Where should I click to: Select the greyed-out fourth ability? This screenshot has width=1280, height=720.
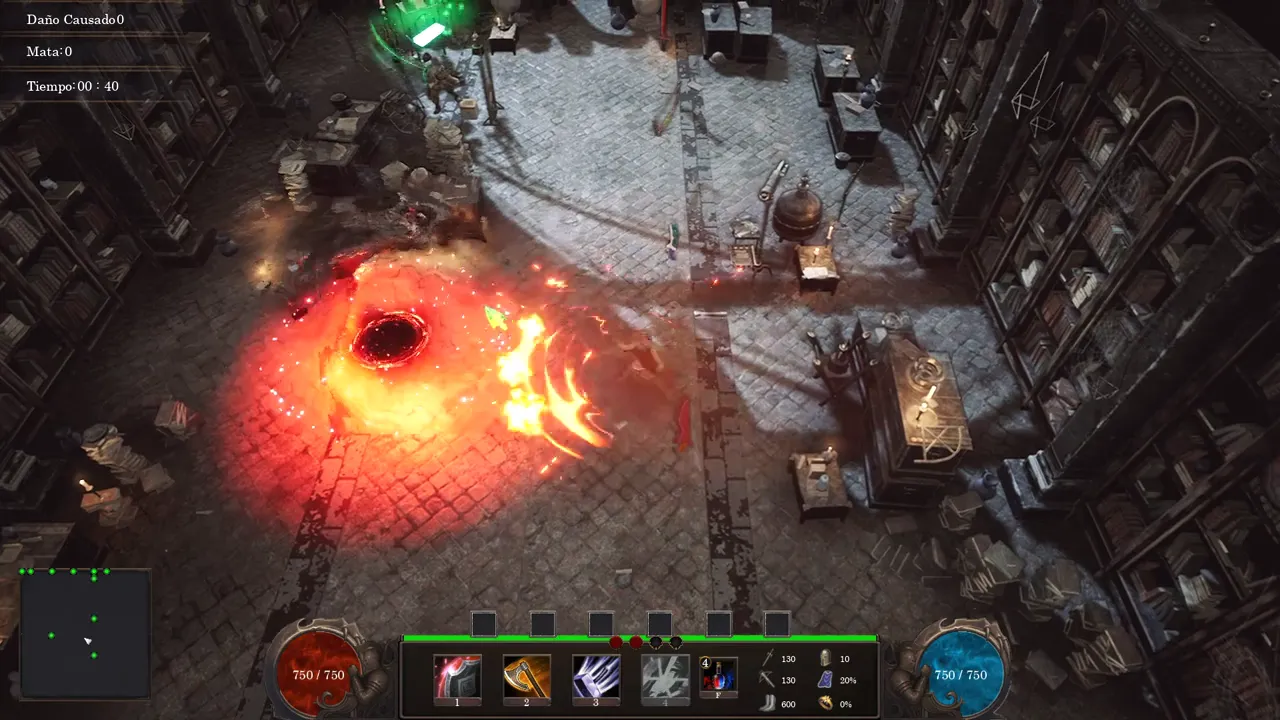[x=665, y=677]
